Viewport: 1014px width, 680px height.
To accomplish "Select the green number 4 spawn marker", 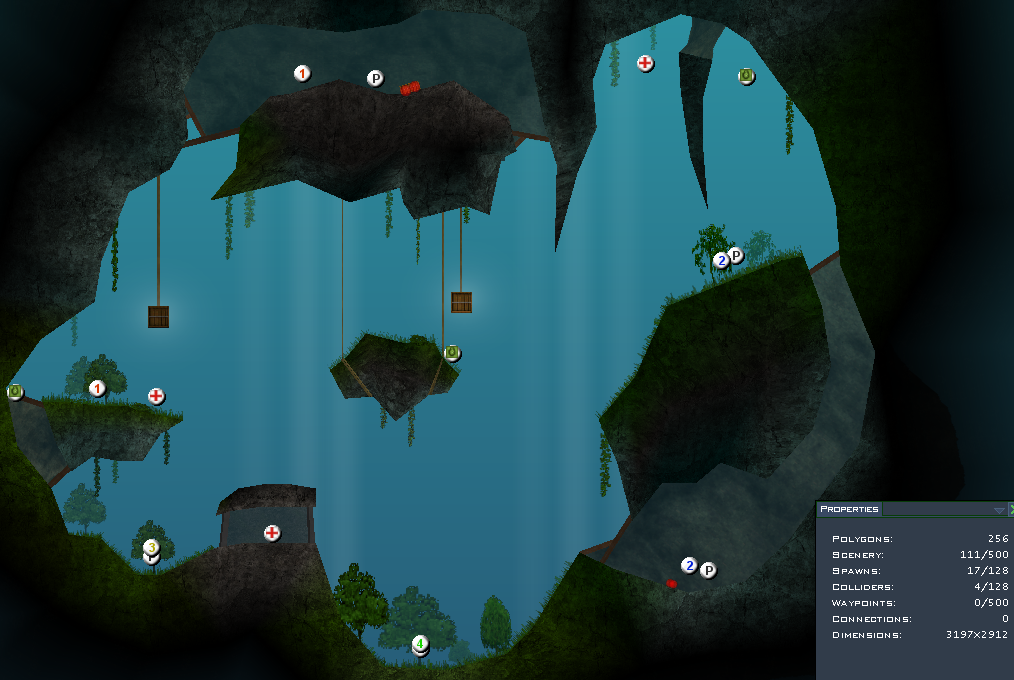I will [x=421, y=643].
